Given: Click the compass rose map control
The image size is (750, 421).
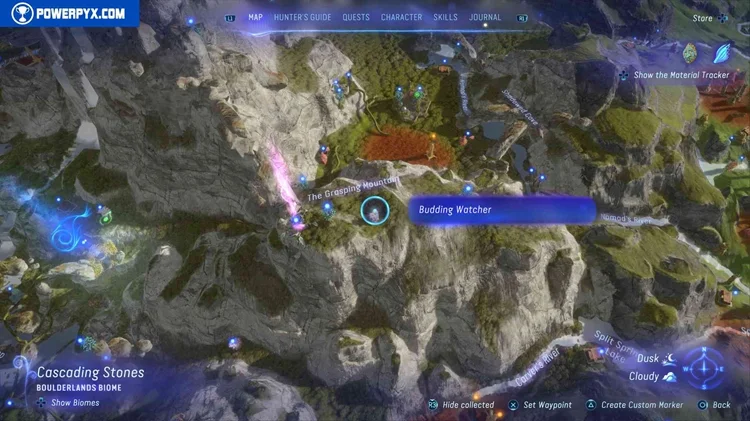Looking at the screenshot, I should click(706, 365).
